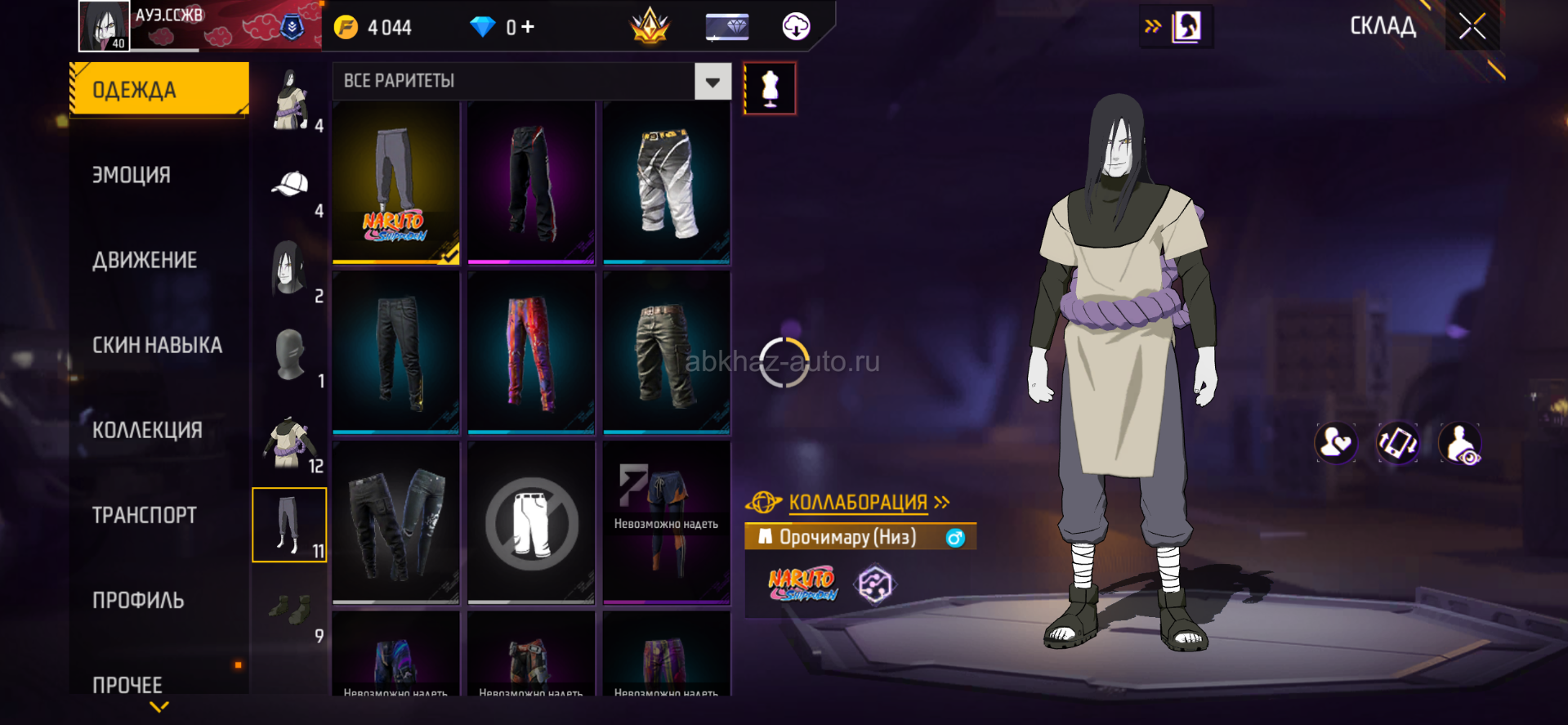Choose the shoes subcategory icon
Viewport: 1568px width, 725px height.
coord(290,609)
